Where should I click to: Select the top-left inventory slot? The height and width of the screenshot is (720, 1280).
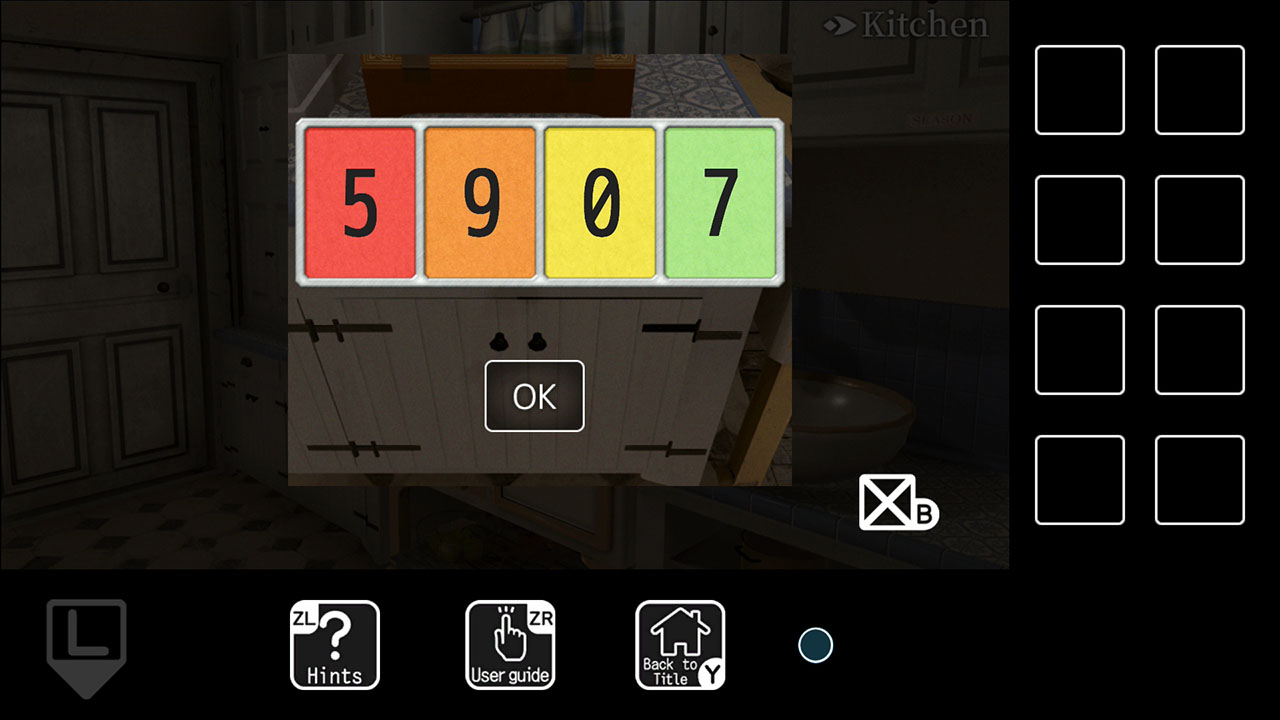click(1079, 88)
